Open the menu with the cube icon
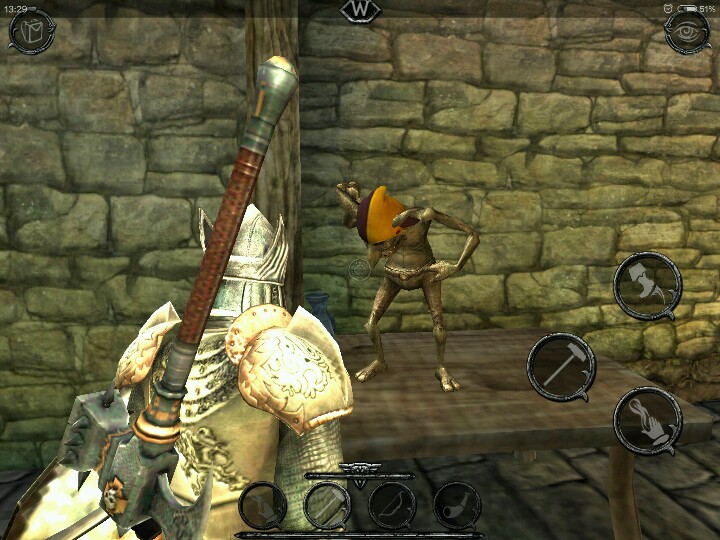 click(31, 31)
